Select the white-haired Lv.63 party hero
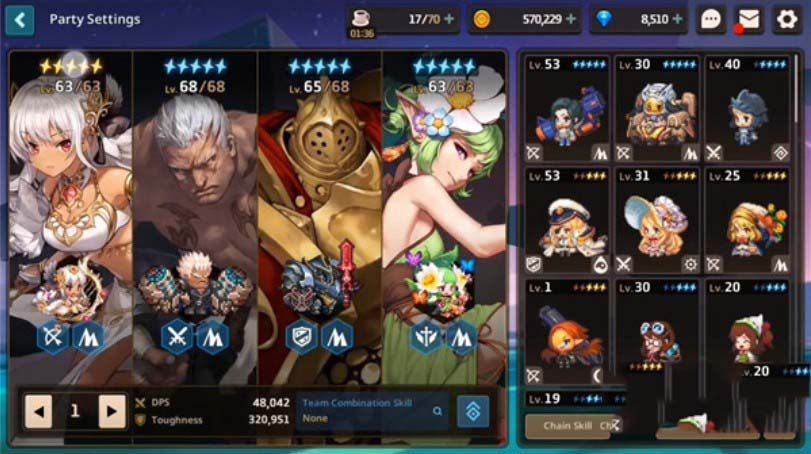811x454 pixels. tap(70, 200)
